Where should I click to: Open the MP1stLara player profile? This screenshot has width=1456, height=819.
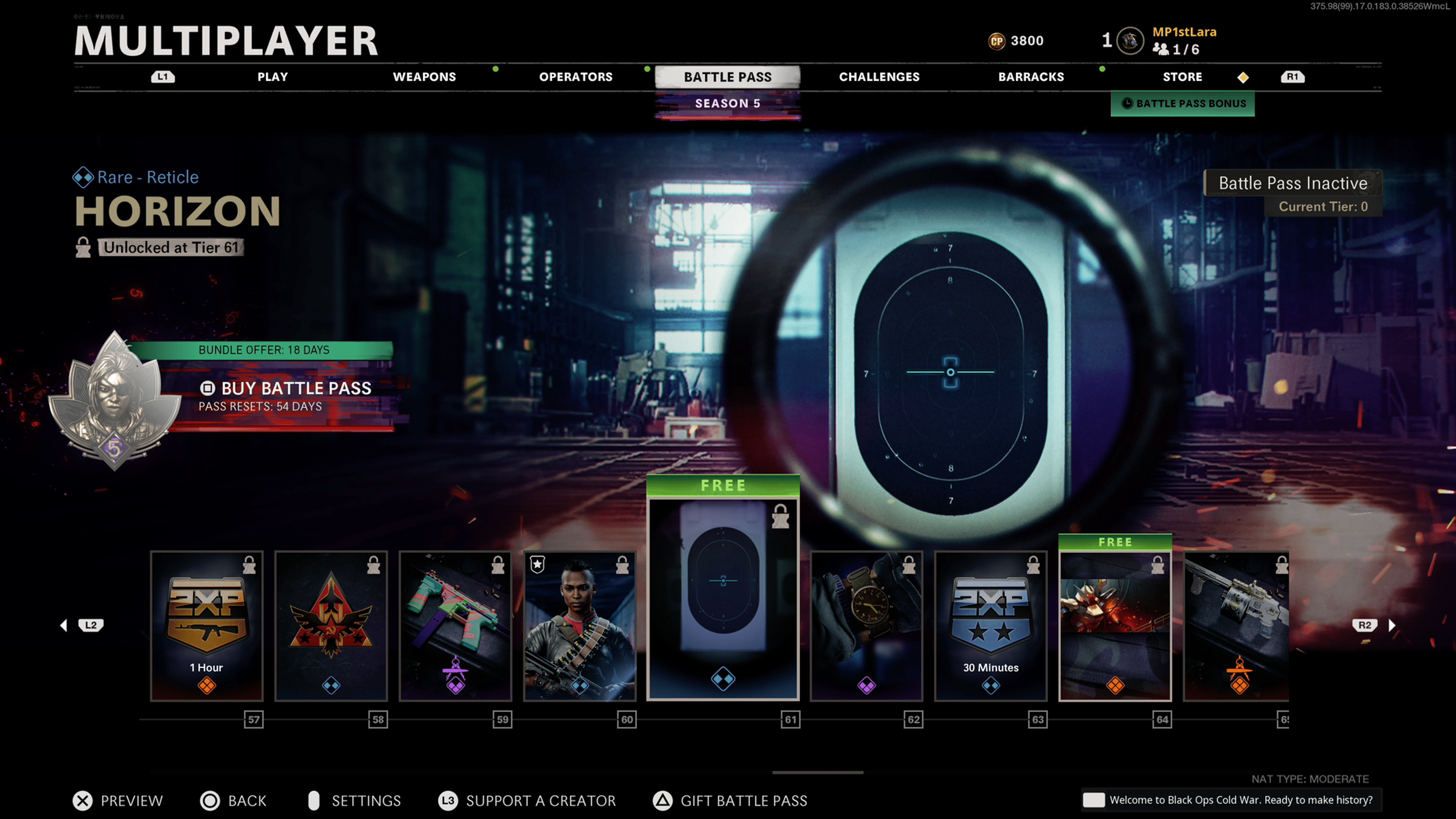(1184, 32)
